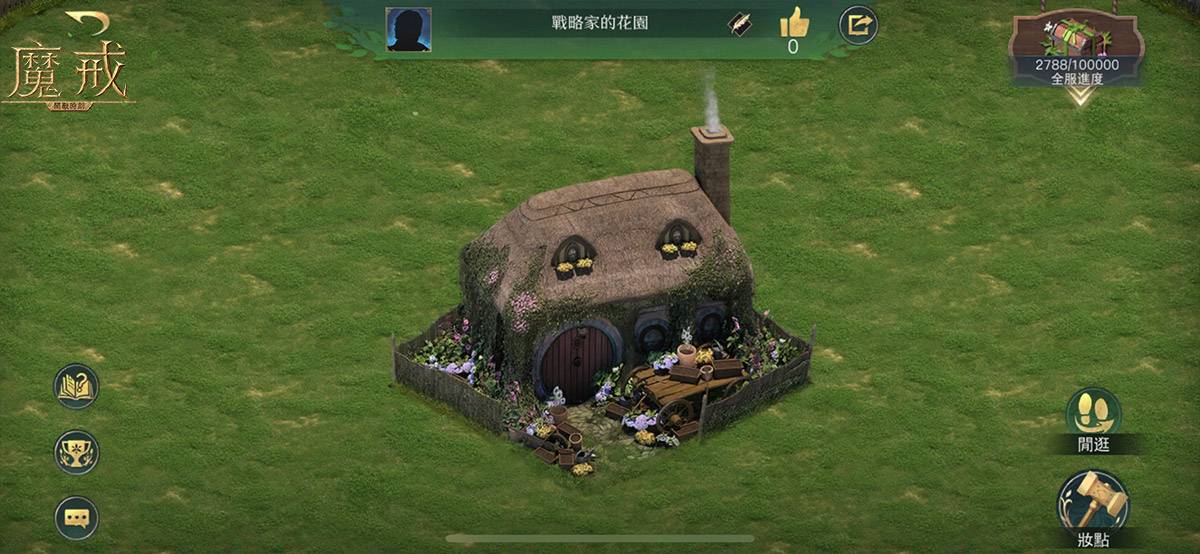Viewport: 1200px width, 554px height.
Task: Open the 妝點 hammer decorate button
Action: tap(1093, 500)
